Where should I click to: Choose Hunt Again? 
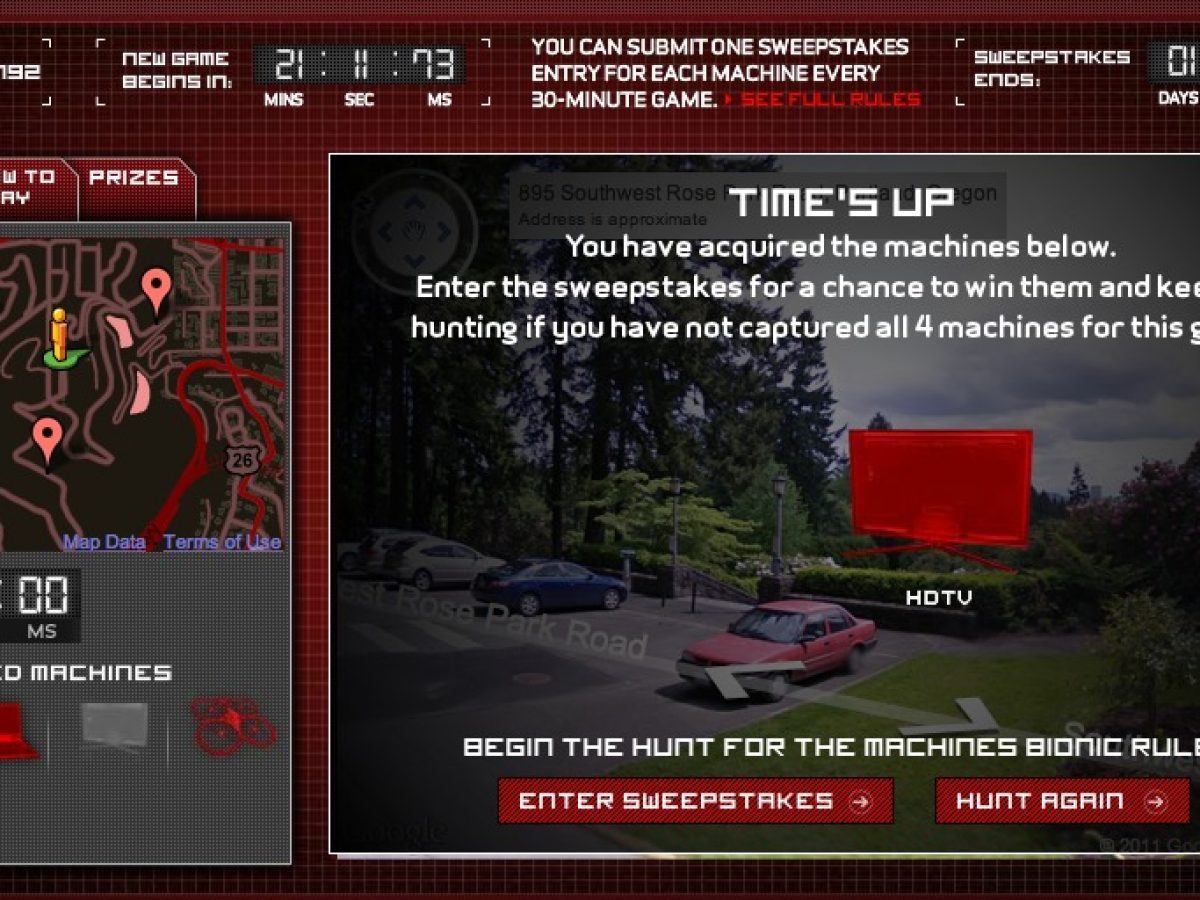(1062, 801)
